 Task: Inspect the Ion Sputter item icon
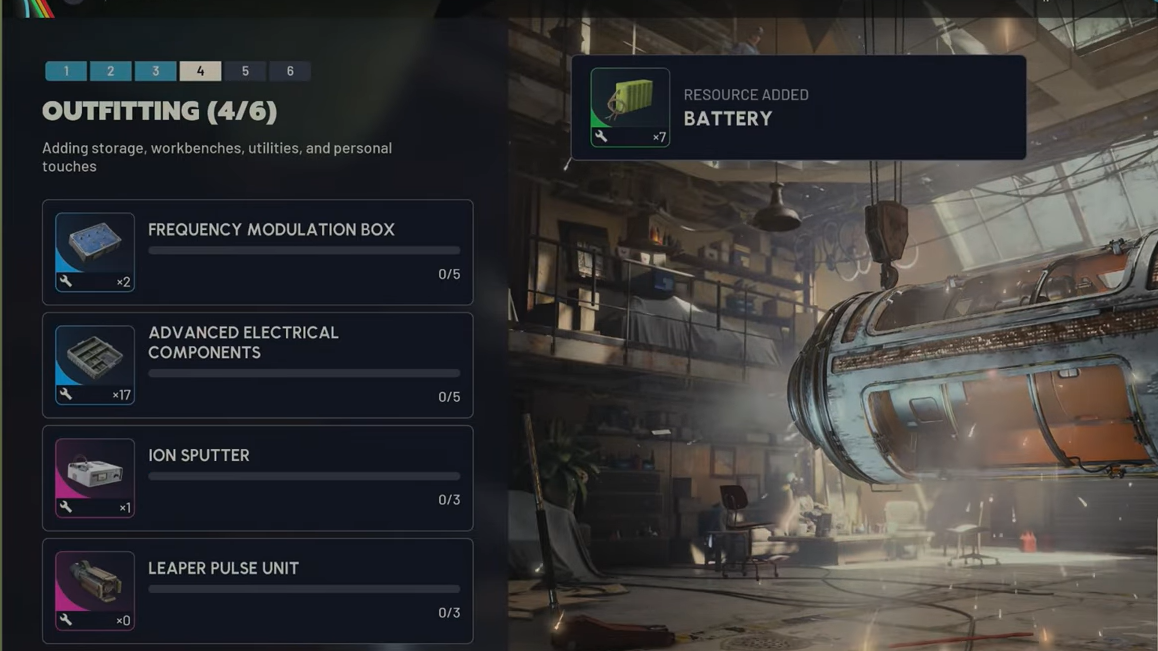pos(95,478)
